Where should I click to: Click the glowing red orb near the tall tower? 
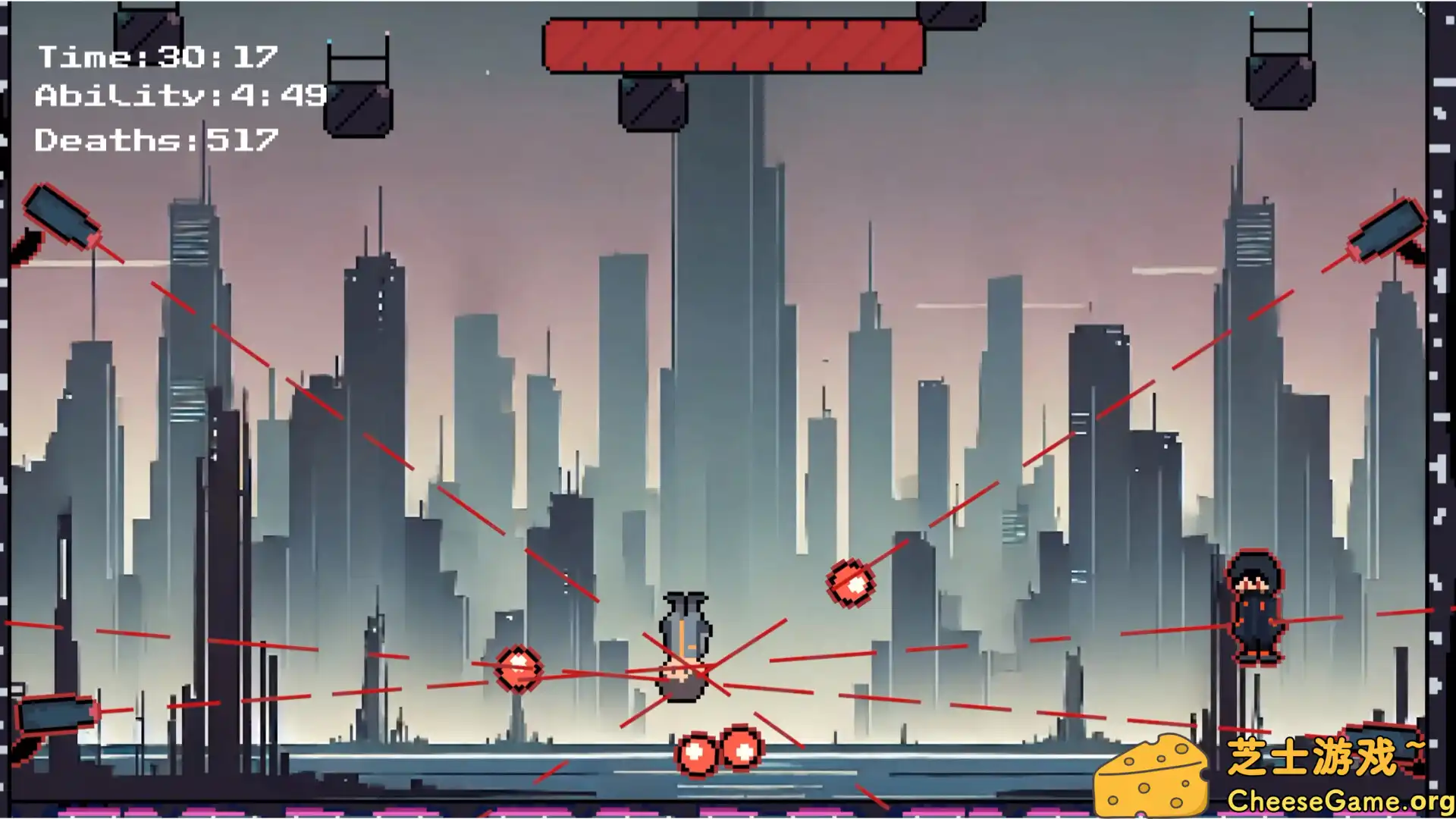click(849, 582)
